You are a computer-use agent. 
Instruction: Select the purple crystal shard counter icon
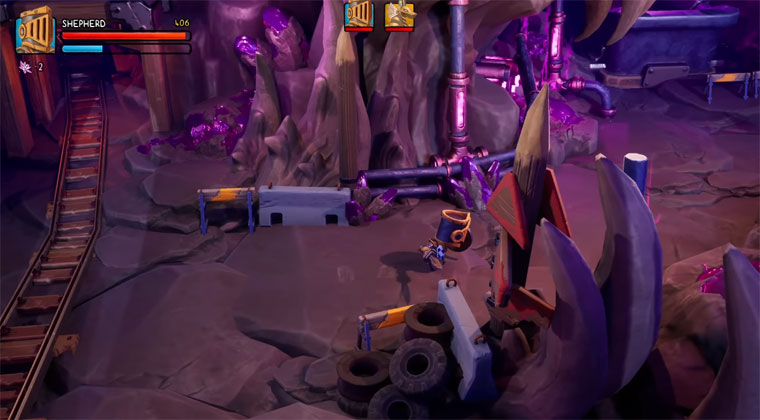[x=24, y=67]
